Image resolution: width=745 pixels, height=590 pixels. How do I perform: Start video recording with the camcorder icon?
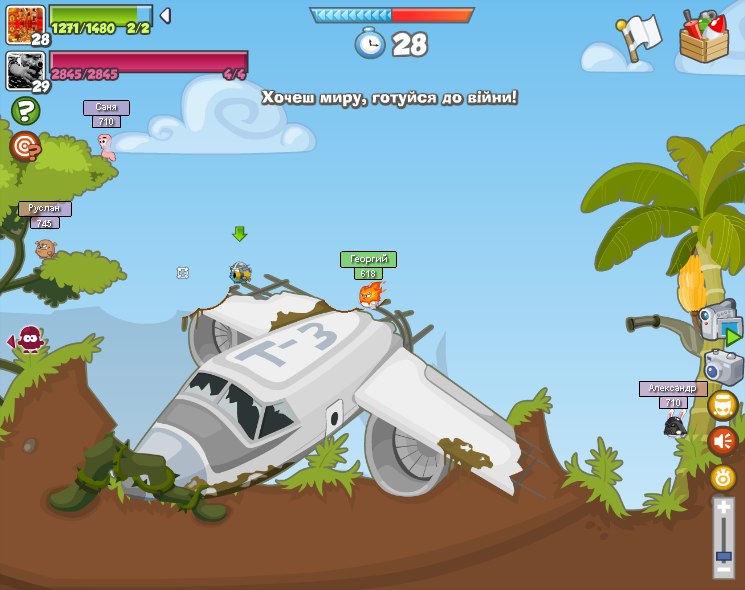pos(719,322)
